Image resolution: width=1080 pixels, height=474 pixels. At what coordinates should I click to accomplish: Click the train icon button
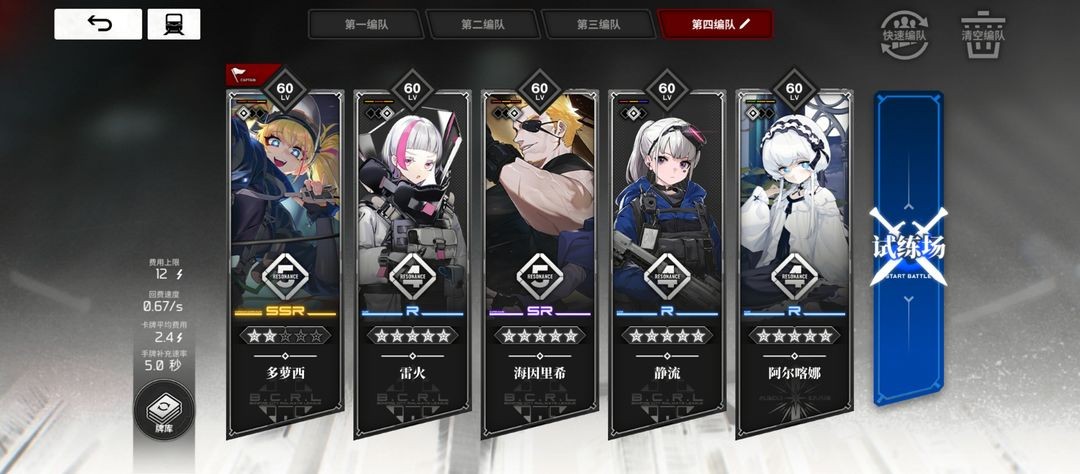(x=173, y=24)
